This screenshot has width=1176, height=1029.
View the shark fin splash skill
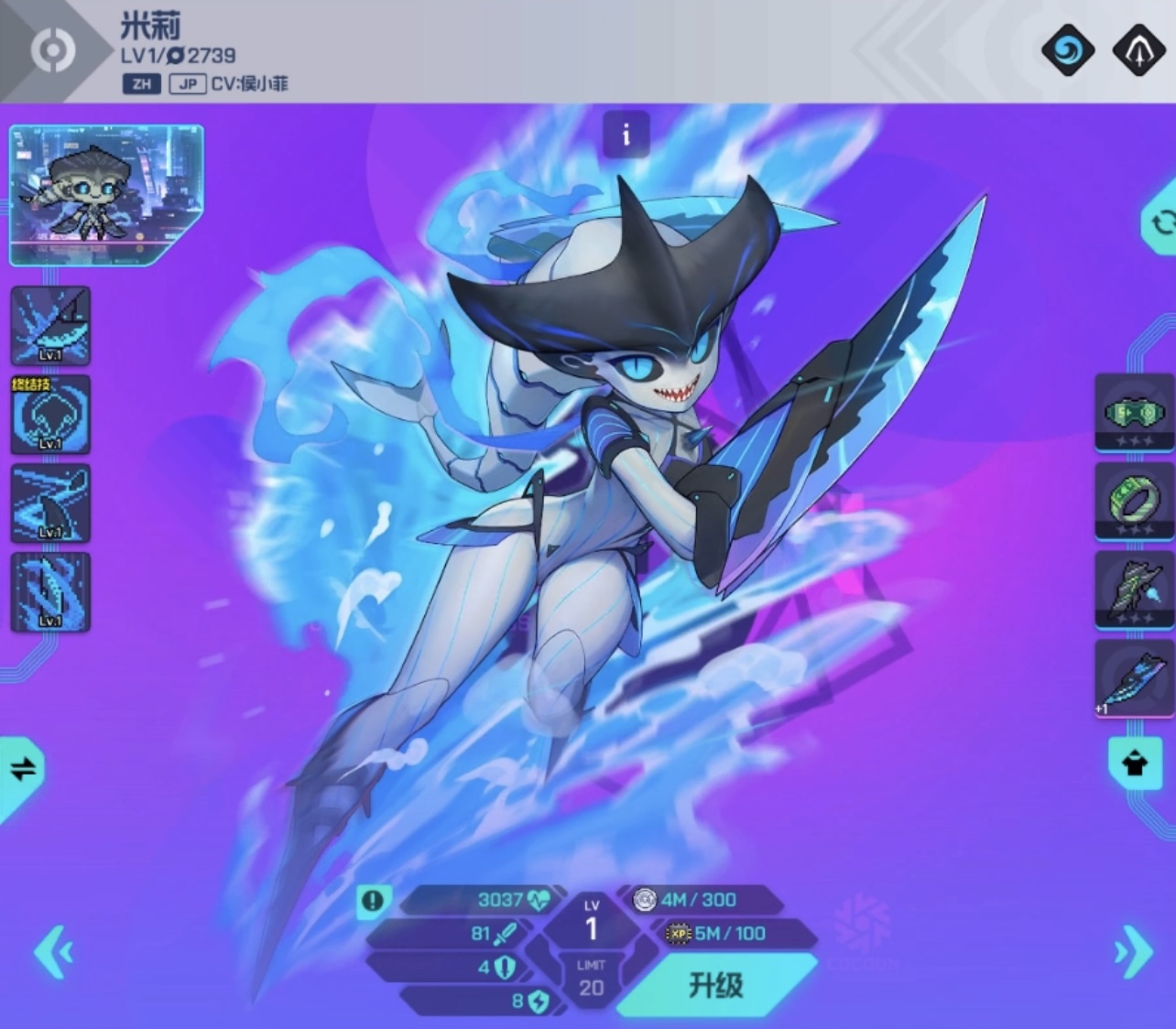click(x=50, y=326)
